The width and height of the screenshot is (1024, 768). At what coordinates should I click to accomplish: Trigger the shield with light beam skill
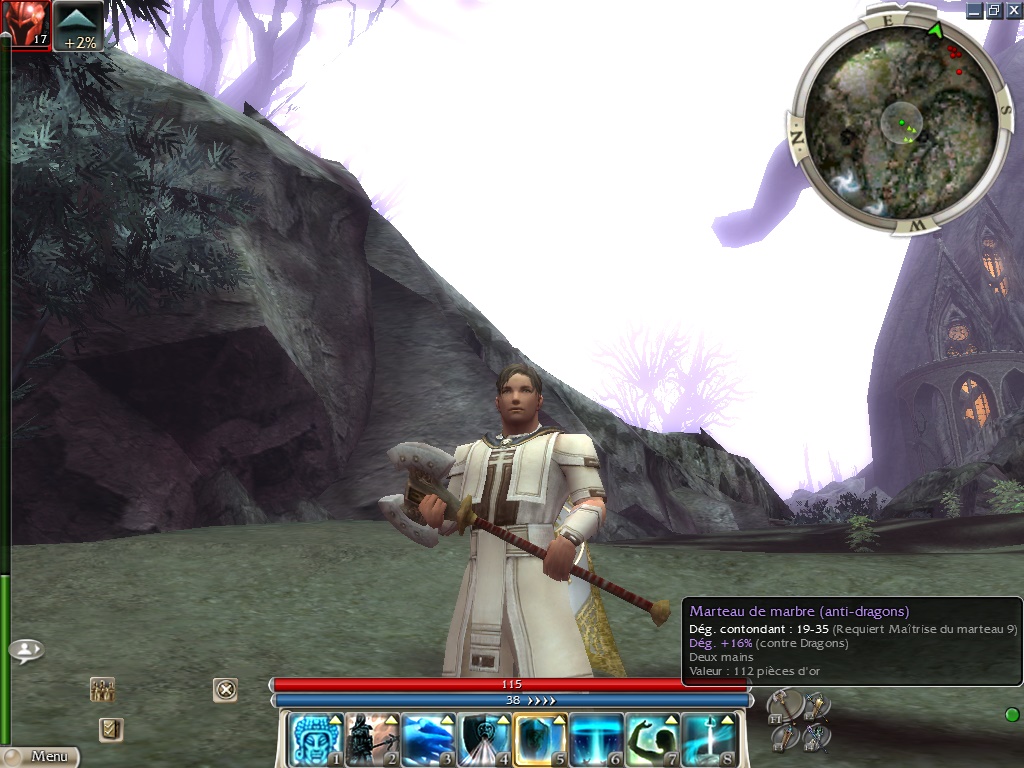click(484, 740)
